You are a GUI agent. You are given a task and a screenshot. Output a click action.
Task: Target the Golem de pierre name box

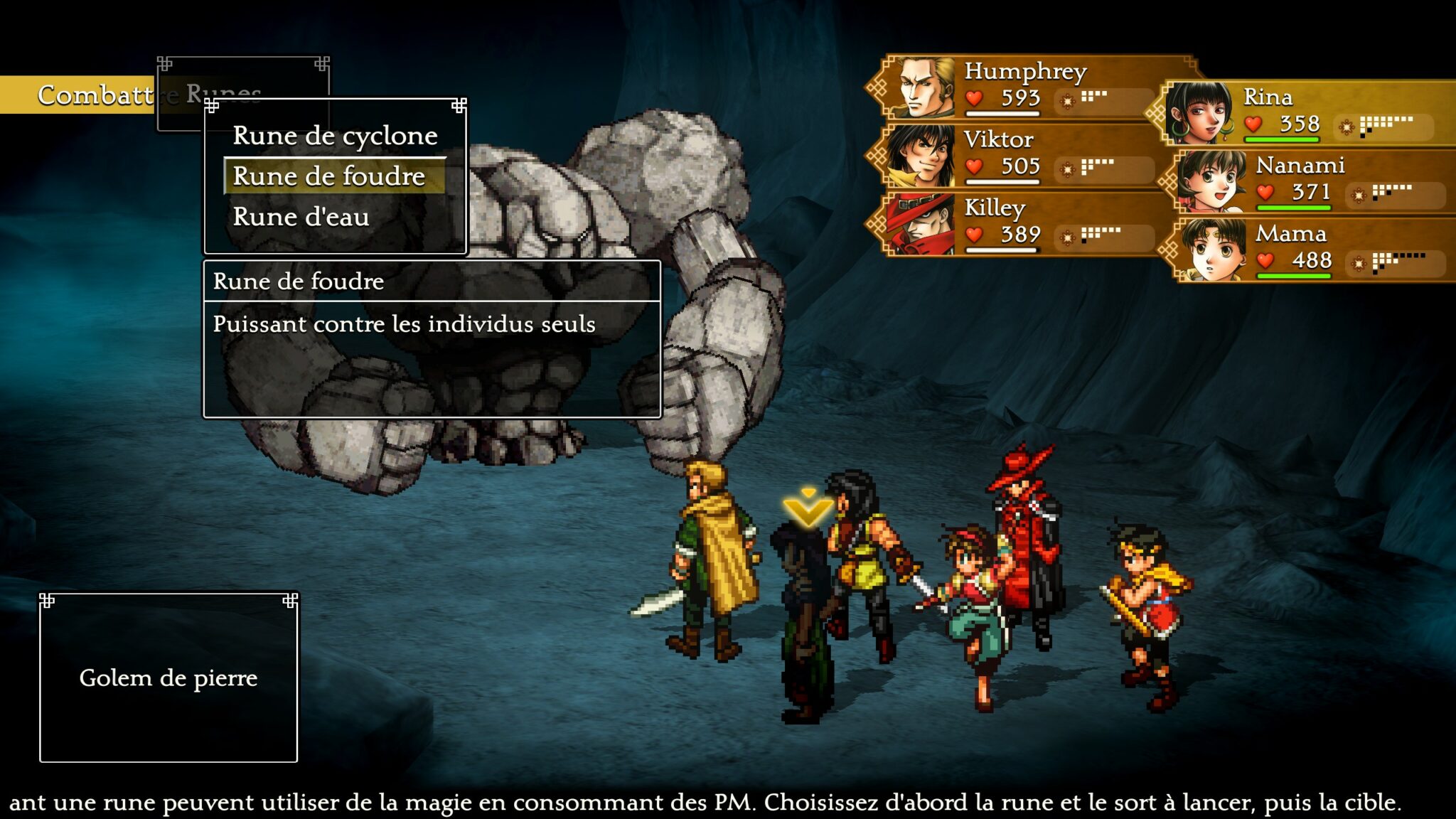(x=168, y=678)
